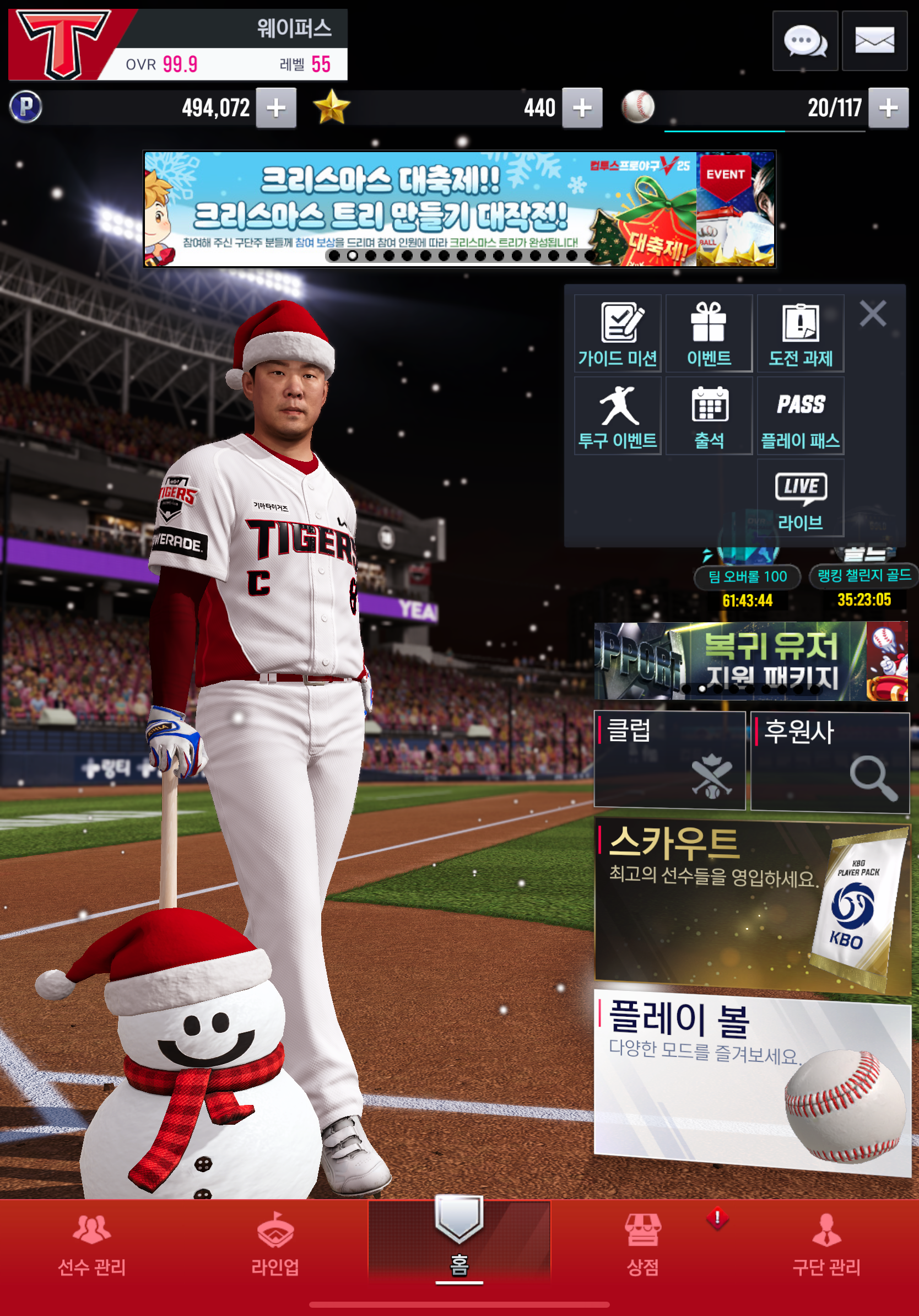This screenshot has width=919, height=1316.
Task: Close the quick menu panel
Action: (x=873, y=314)
